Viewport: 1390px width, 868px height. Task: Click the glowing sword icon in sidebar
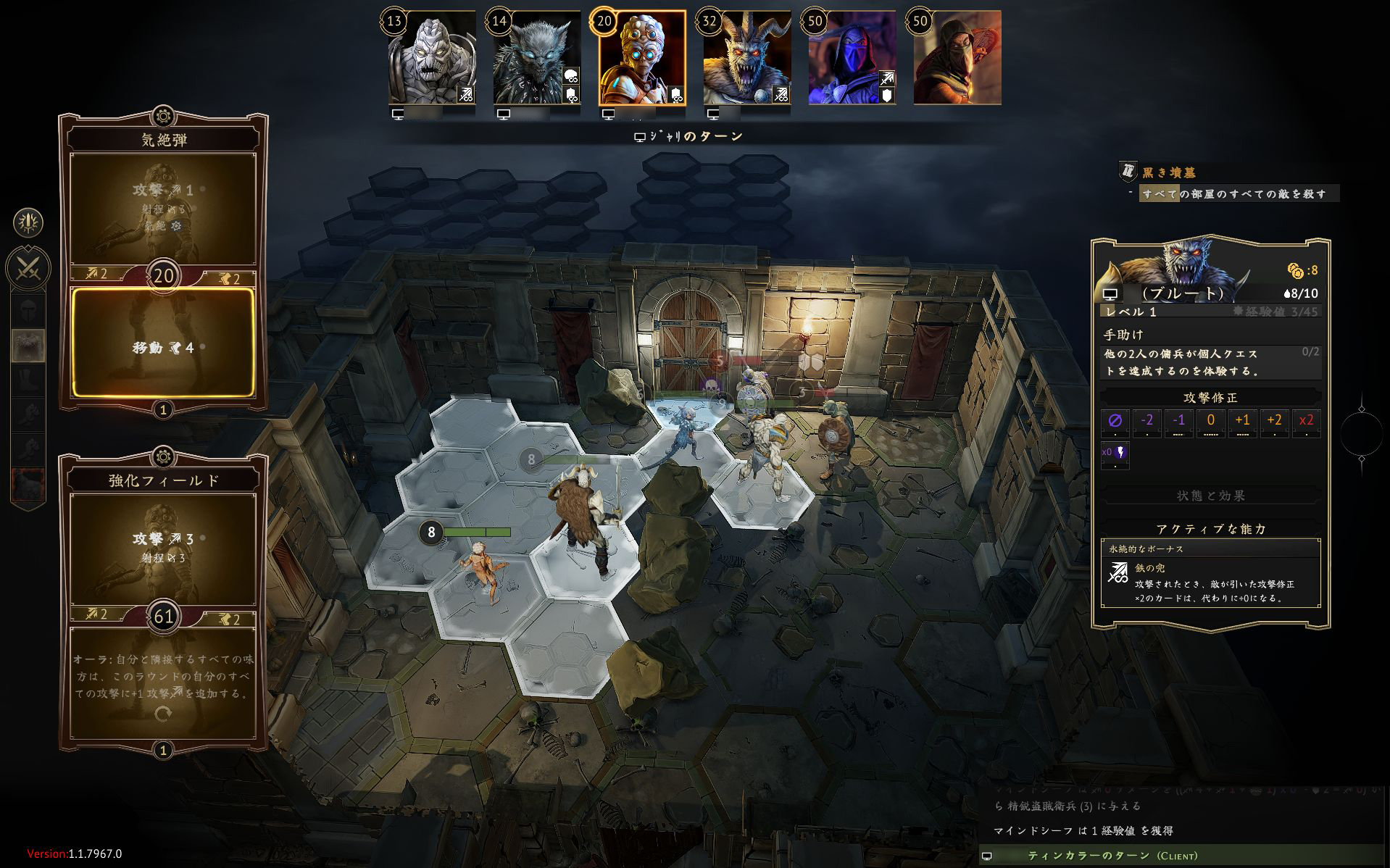coord(28,223)
